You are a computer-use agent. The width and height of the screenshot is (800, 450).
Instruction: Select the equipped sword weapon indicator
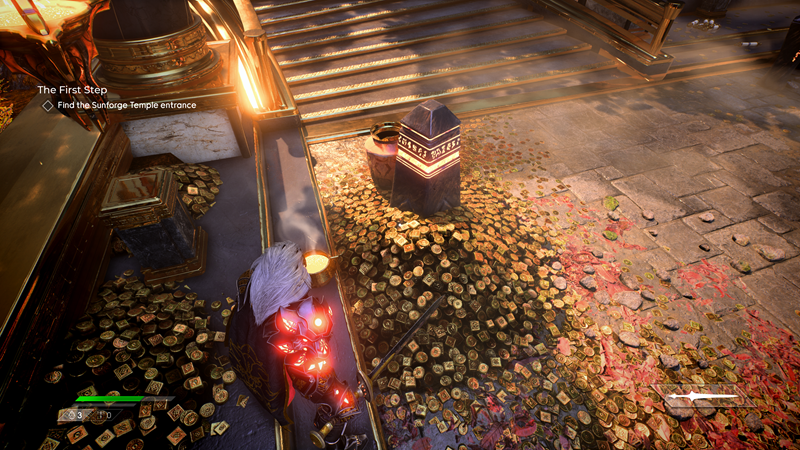tap(700, 398)
